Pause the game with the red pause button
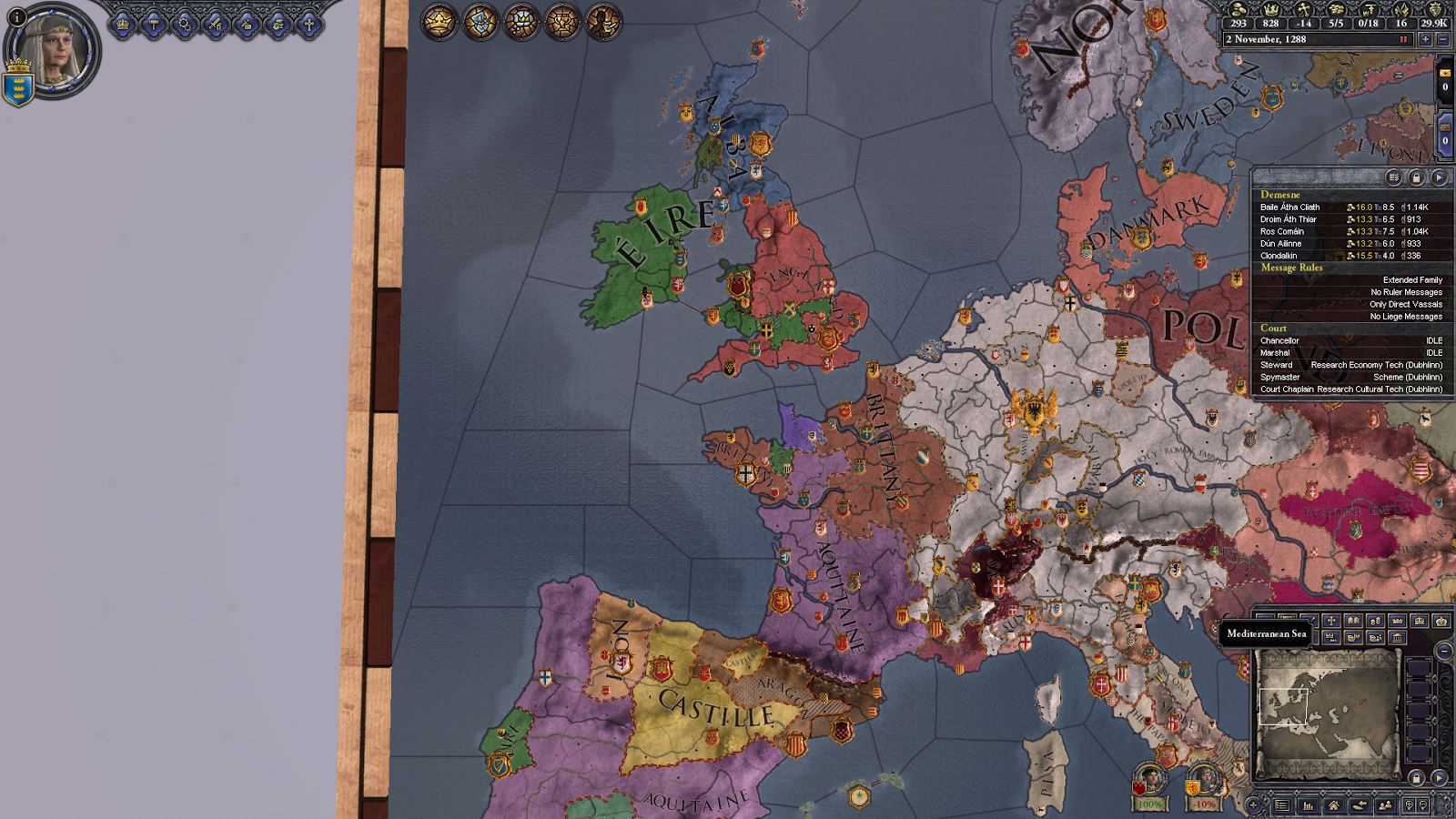This screenshot has width=1456, height=819. (x=1403, y=38)
